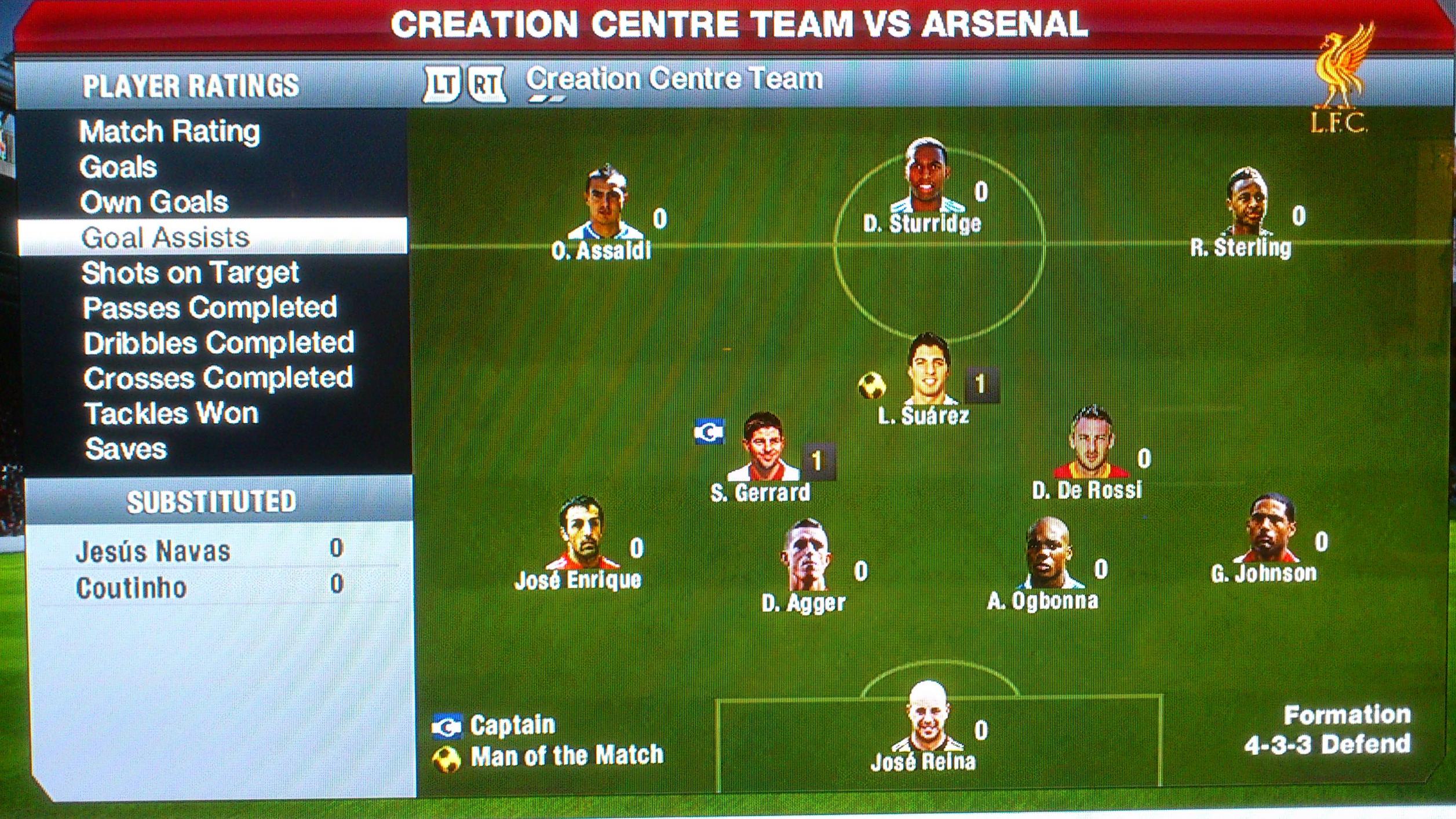Viewport: 1456px width, 819px height.
Task: Choose the Own Goals entry
Action: tap(154, 202)
